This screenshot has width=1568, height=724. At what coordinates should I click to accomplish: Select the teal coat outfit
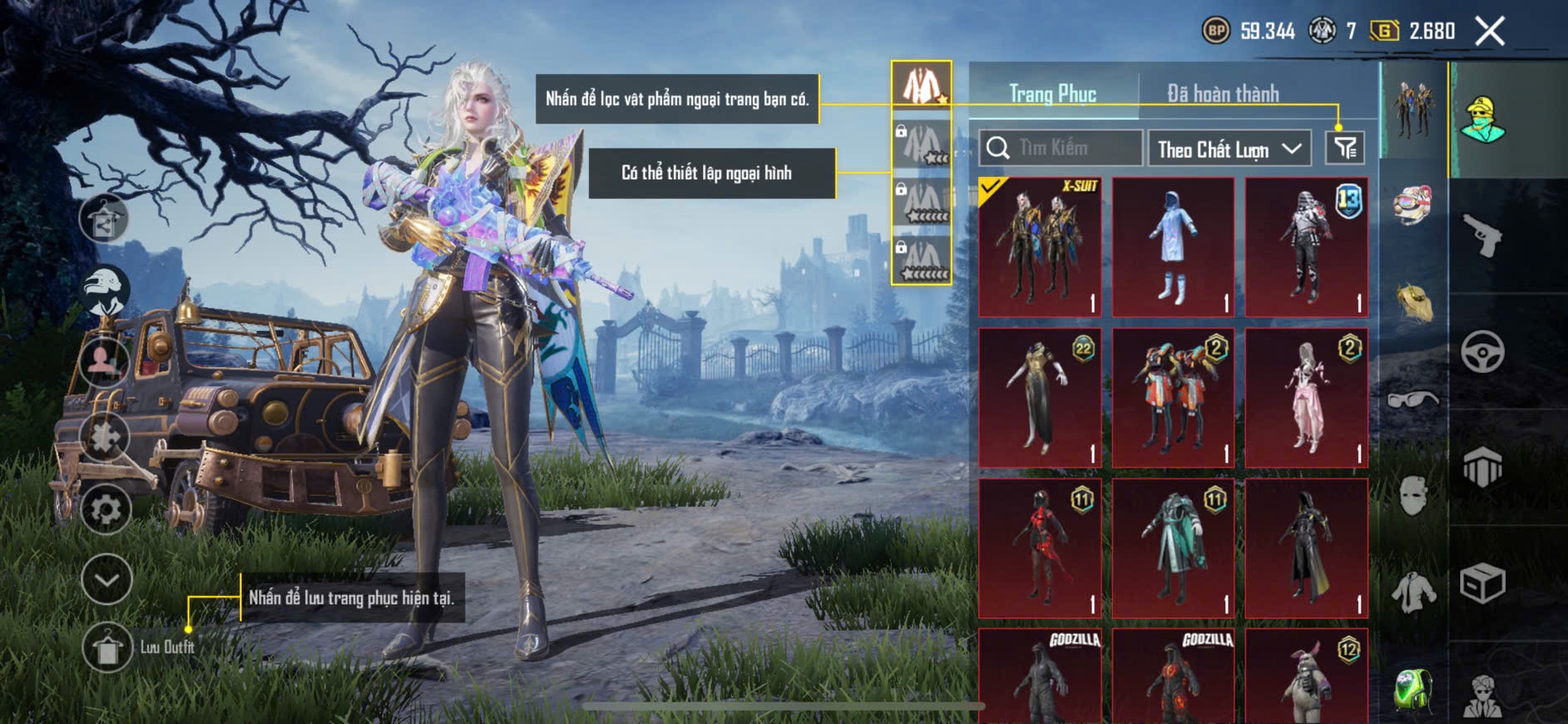coord(1173,548)
